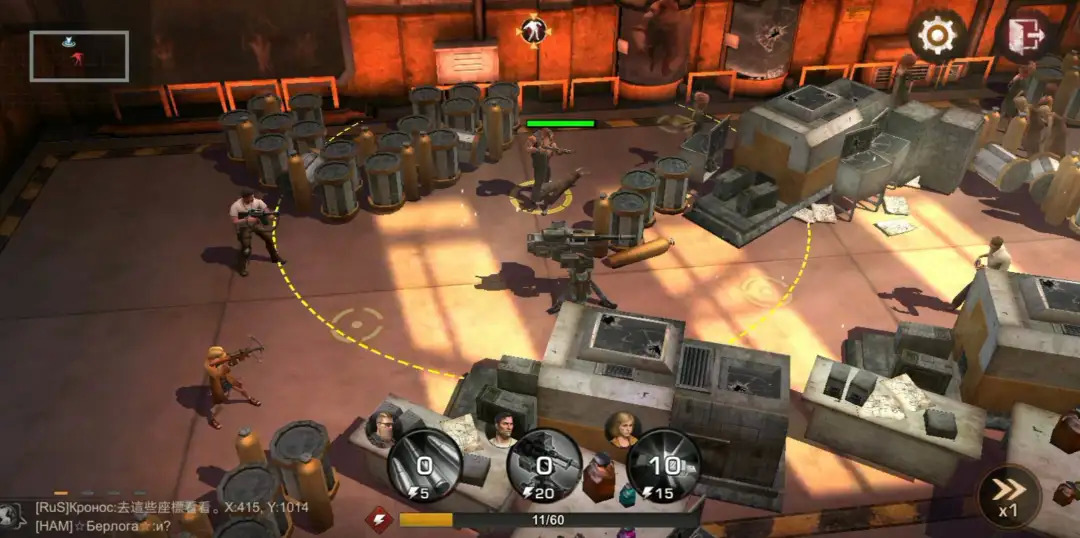Activate the bullets skill costing 5 energy
1080x538 pixels.
[x=425, y=465]
